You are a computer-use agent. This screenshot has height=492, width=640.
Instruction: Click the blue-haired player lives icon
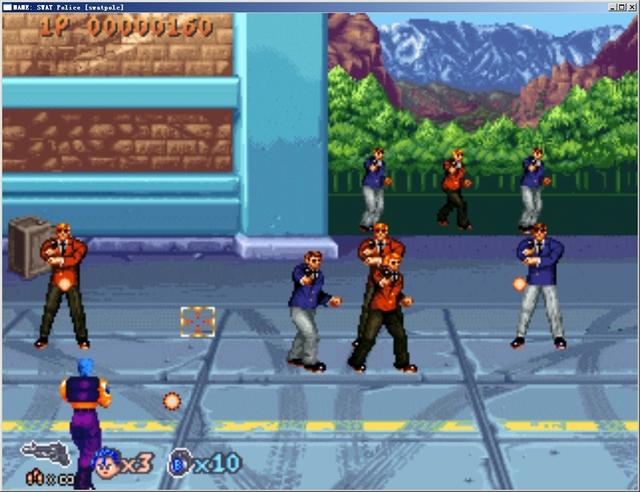107,462
